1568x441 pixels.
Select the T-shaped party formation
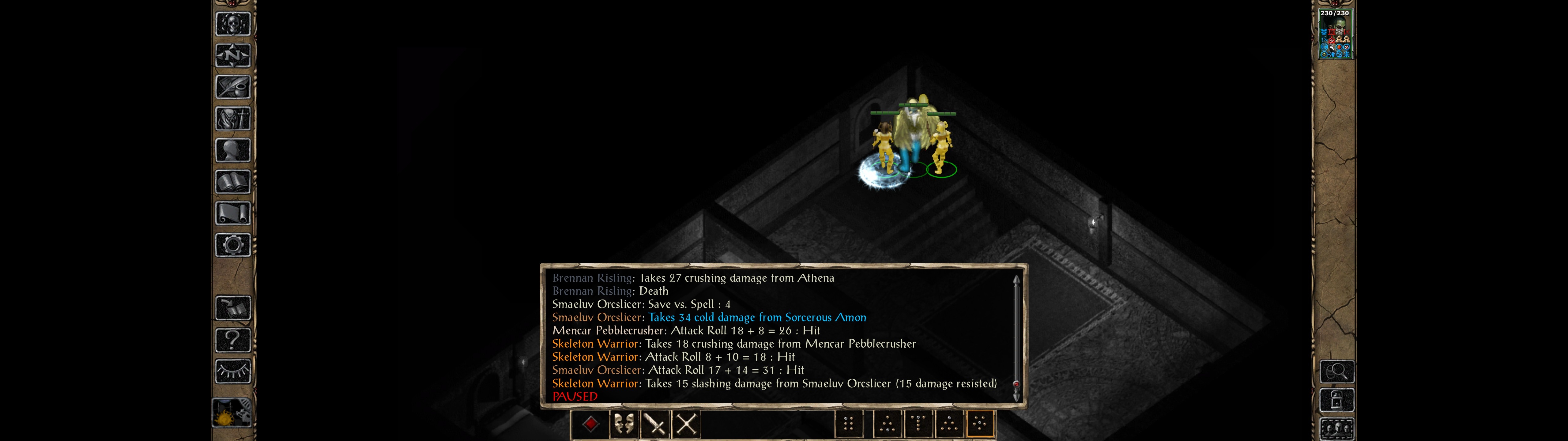click(918, 423)
